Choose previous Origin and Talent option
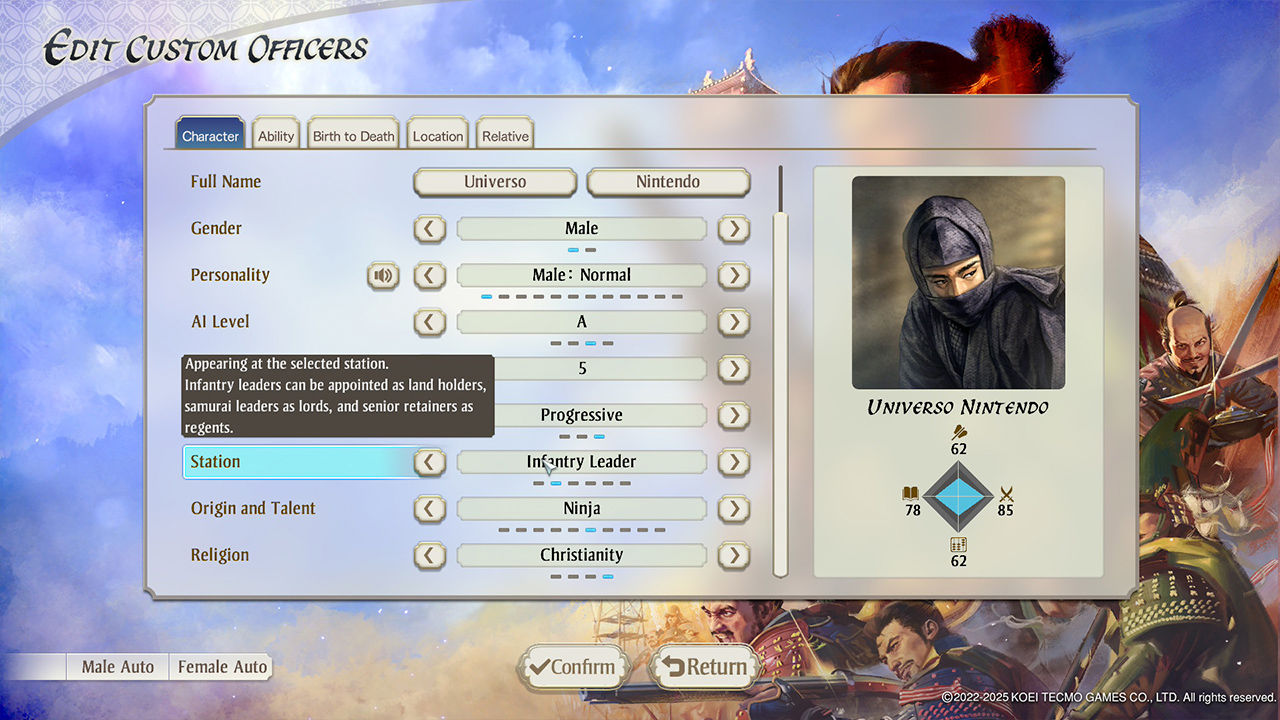The height and width of the screenshot is (720, 1280). click(430, 509)
